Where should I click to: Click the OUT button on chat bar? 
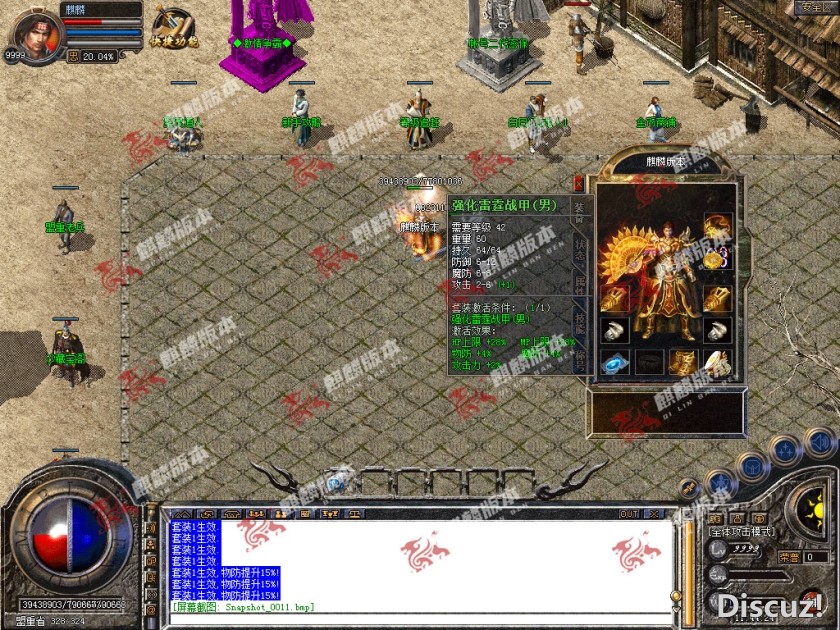[629, 514]
